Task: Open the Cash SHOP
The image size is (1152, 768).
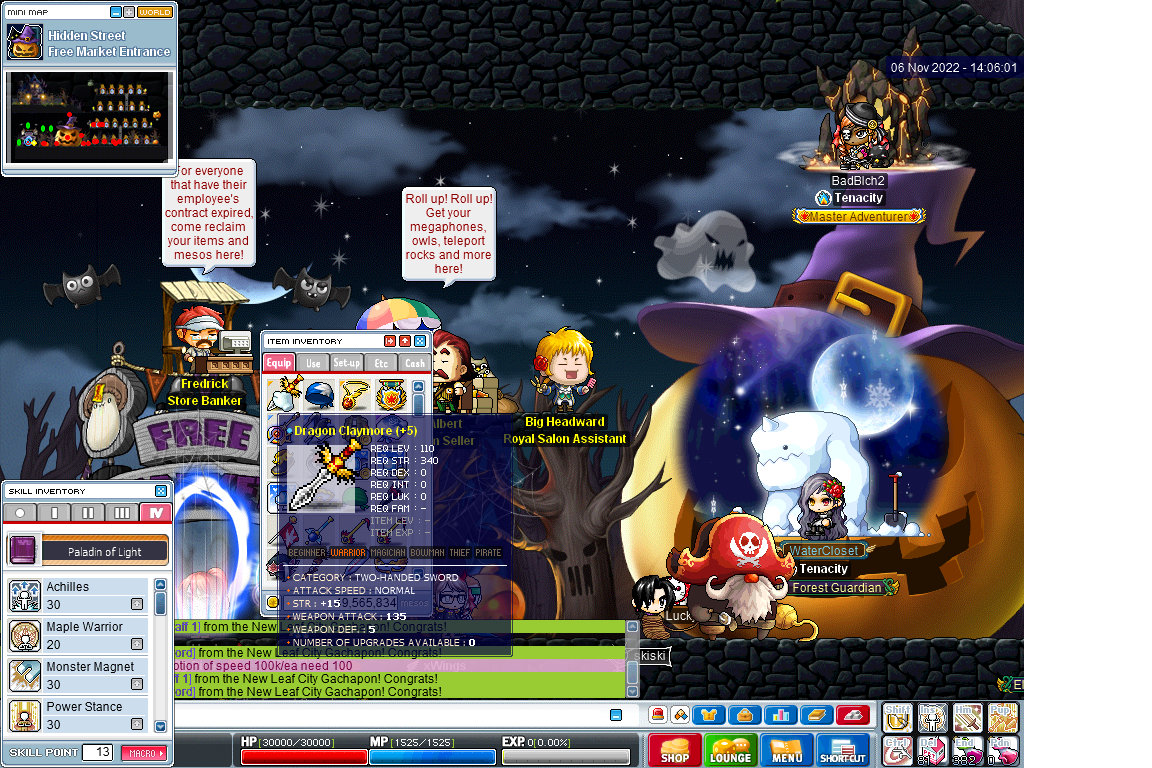Action: point(675,750)
